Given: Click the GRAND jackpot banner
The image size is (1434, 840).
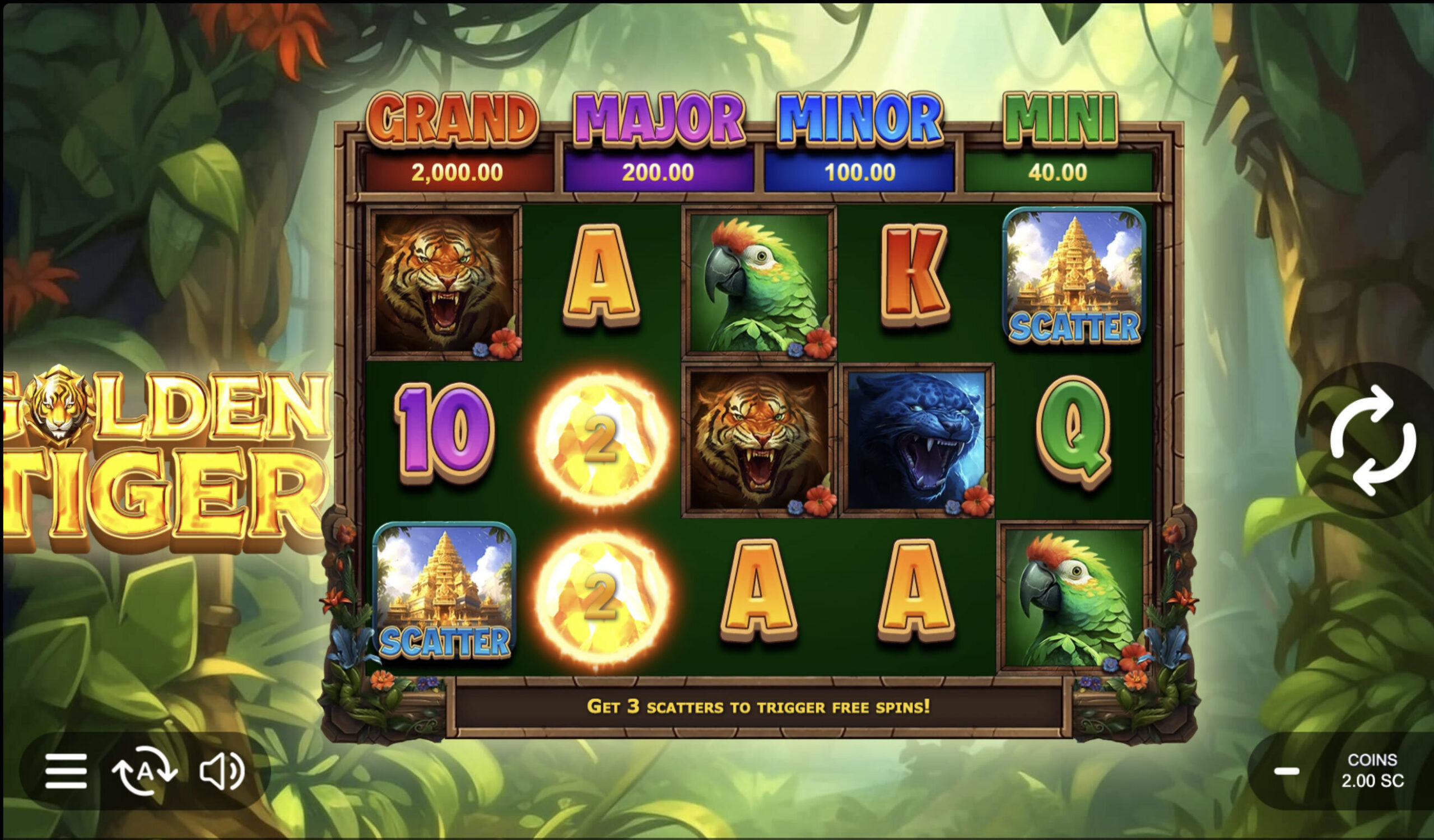Looking at the screenshot, I should tap(455, 142).
